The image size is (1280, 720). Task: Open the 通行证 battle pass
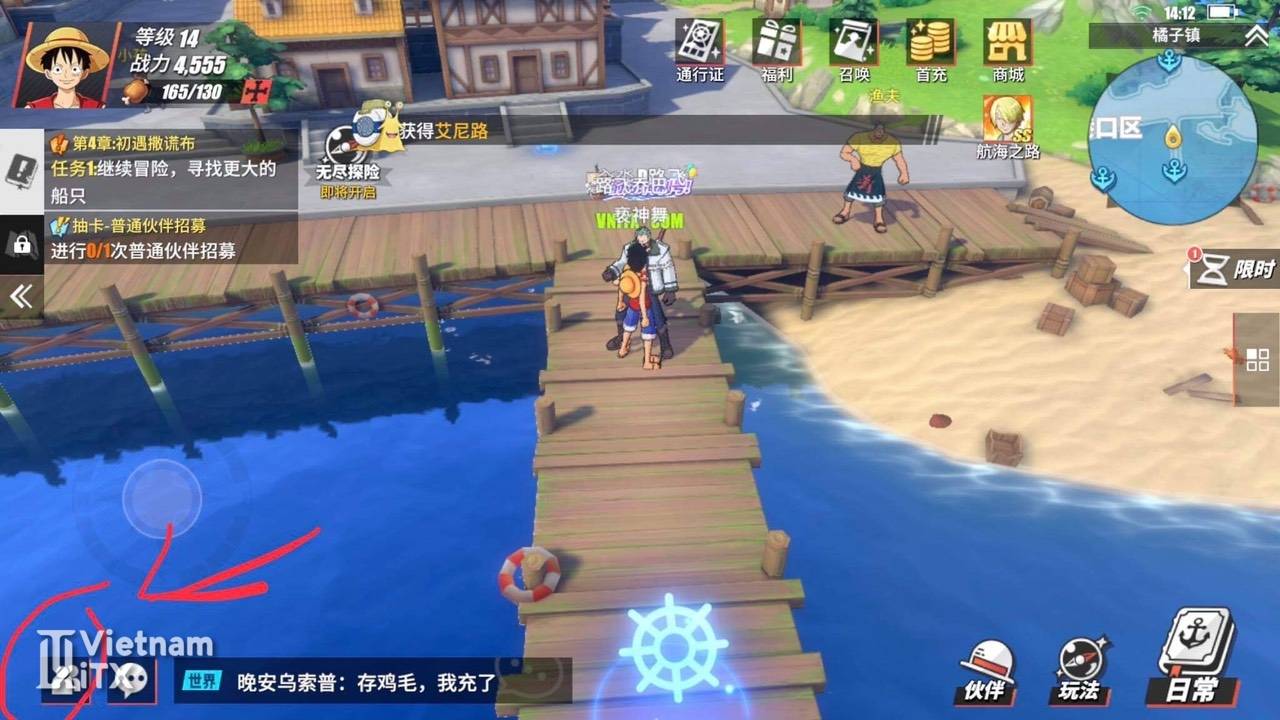click(699, 49)
